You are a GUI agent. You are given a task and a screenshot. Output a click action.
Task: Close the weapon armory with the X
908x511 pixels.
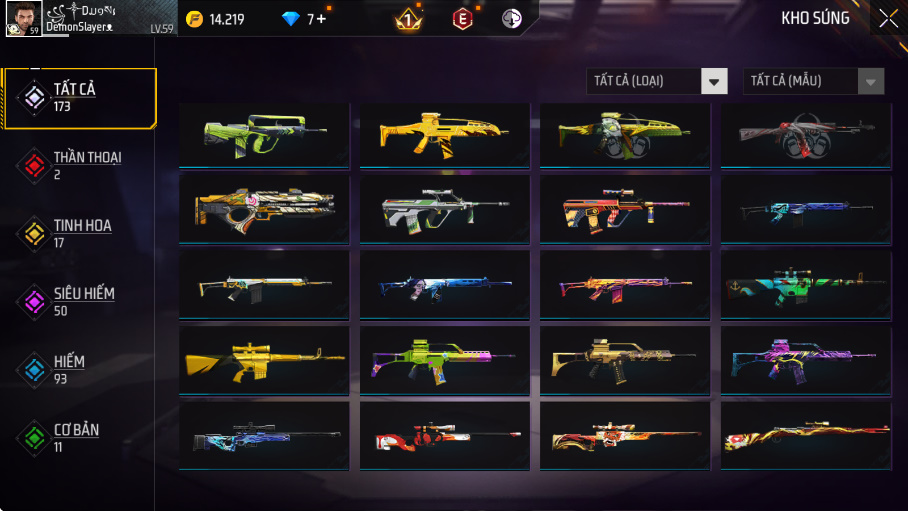(887, 18)
